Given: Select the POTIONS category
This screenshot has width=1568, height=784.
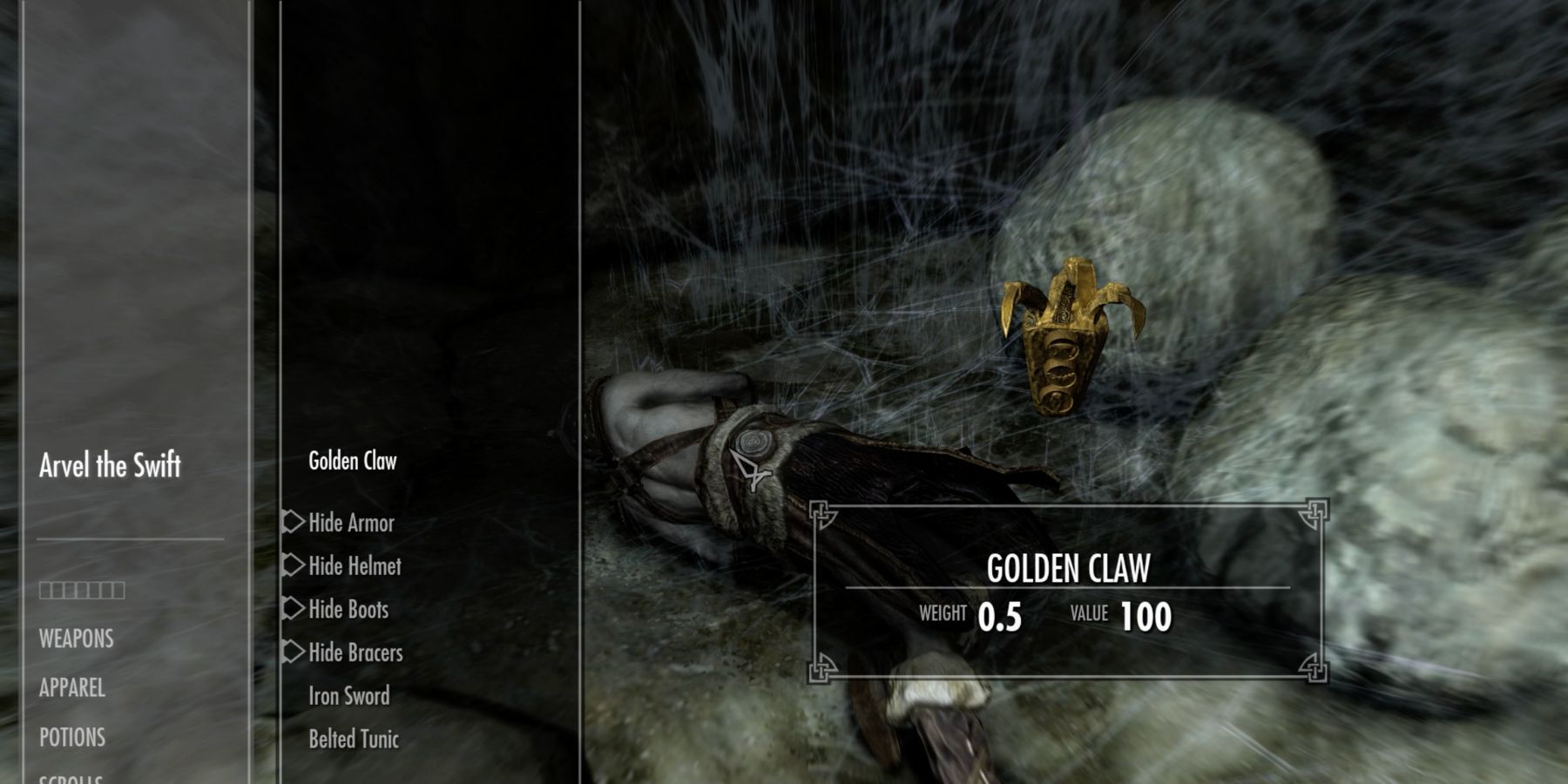Looking at the screenshot, I should click(71, 738).
